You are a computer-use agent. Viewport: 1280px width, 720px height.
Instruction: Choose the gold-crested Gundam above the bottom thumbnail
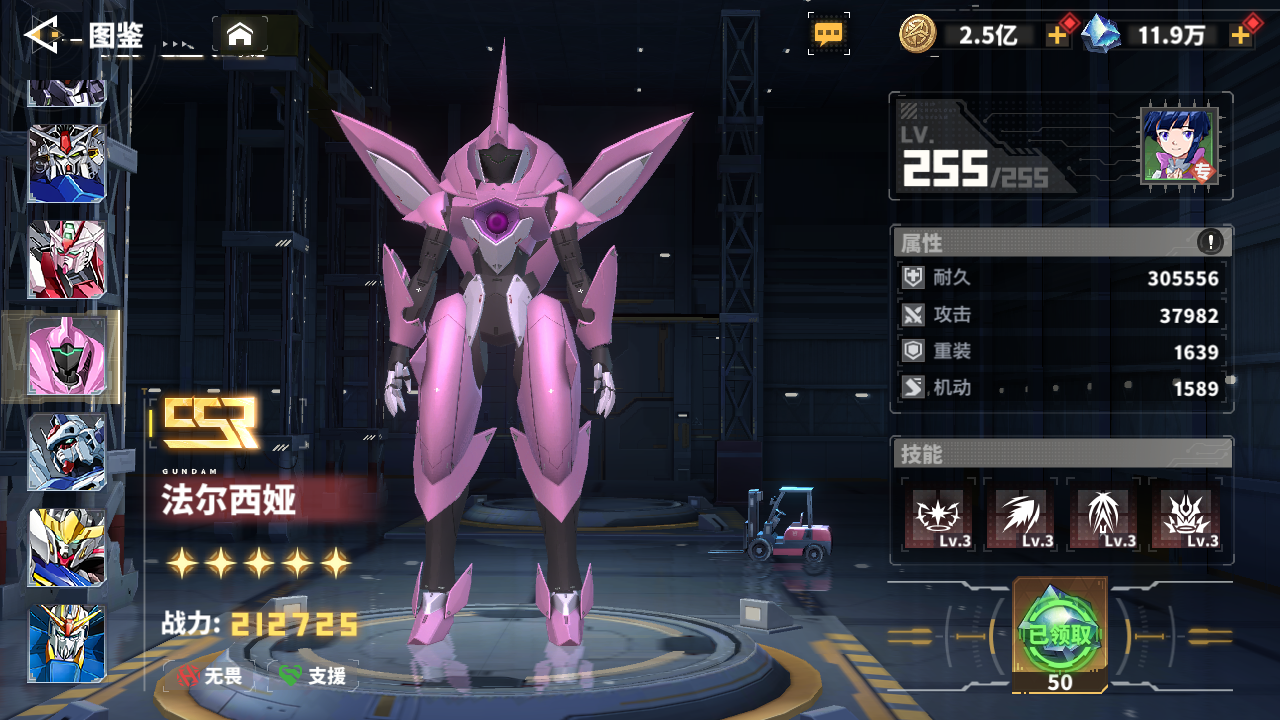[66, 547]
